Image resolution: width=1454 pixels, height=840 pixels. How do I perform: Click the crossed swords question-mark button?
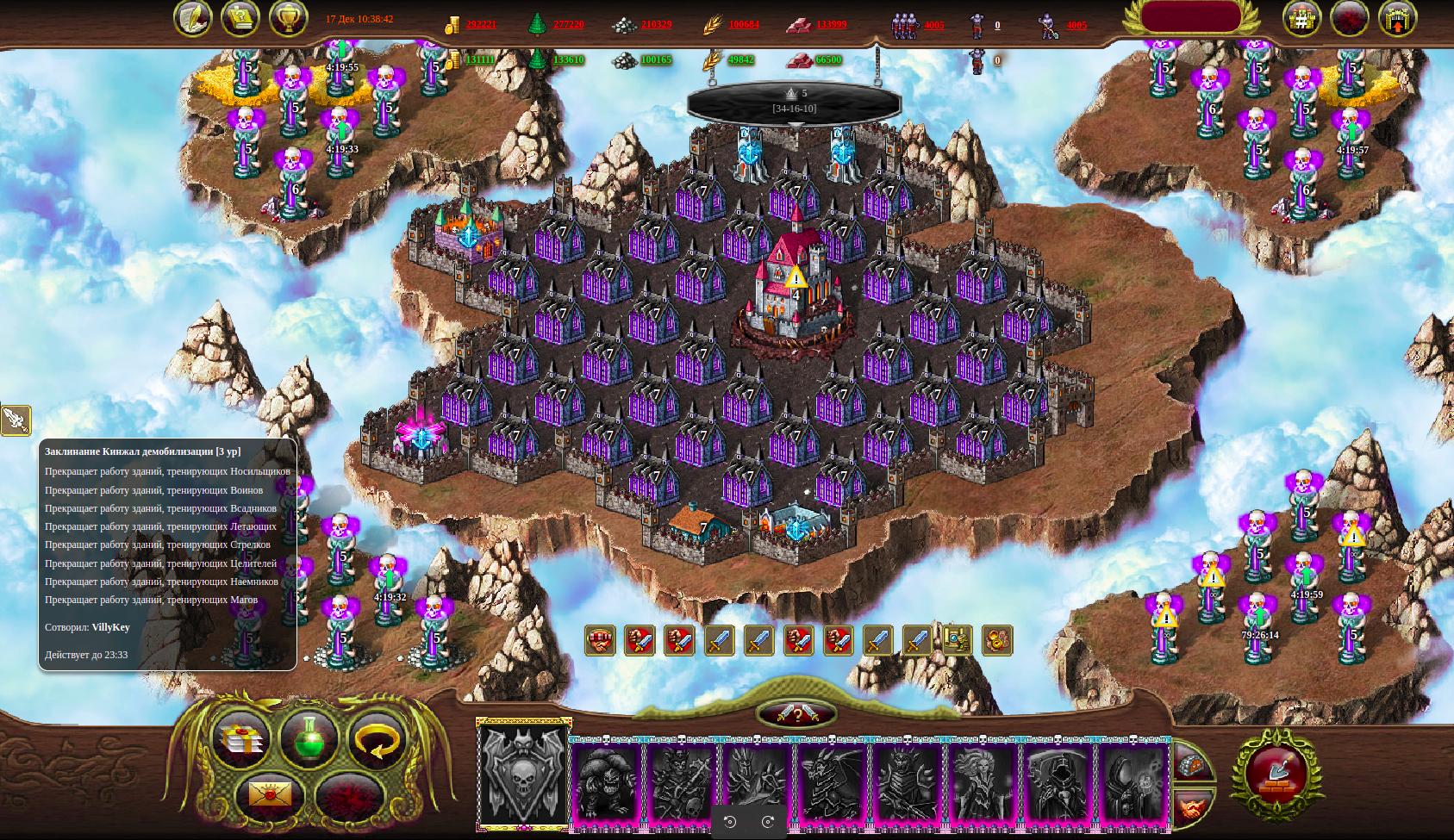coord(796,714)
